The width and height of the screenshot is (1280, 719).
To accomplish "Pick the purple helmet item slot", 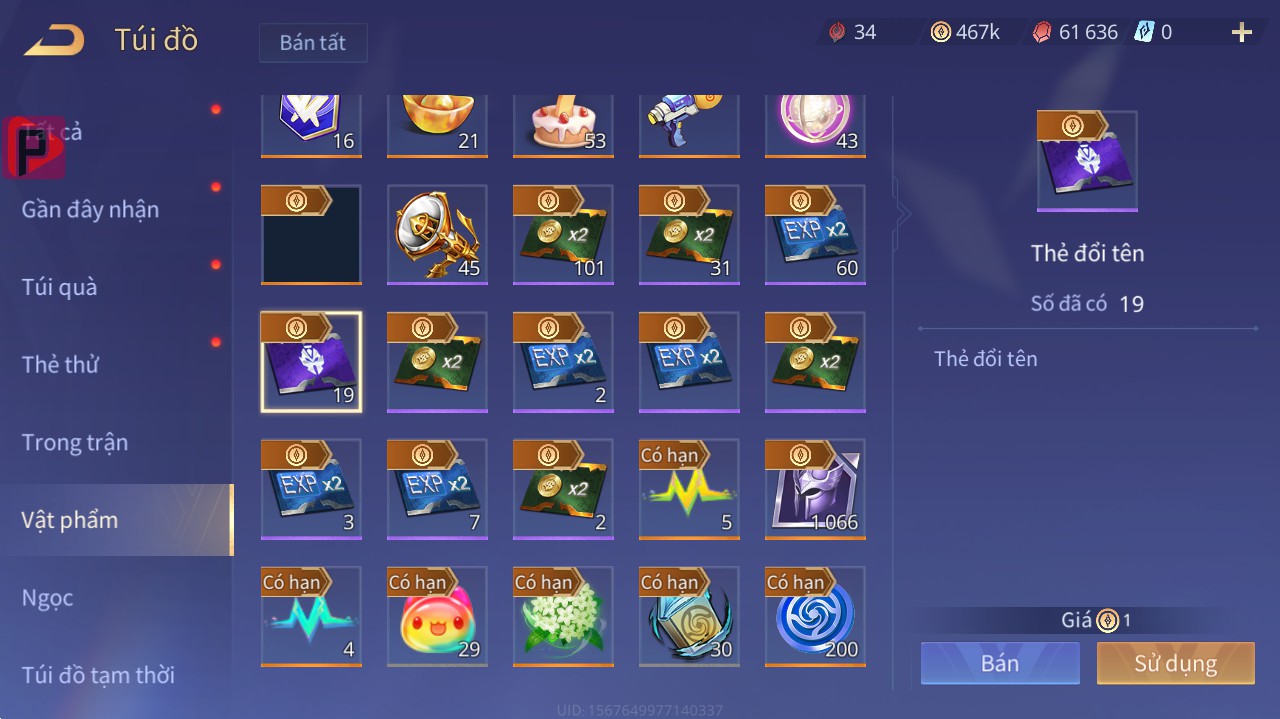I will (x=815, y=489).
